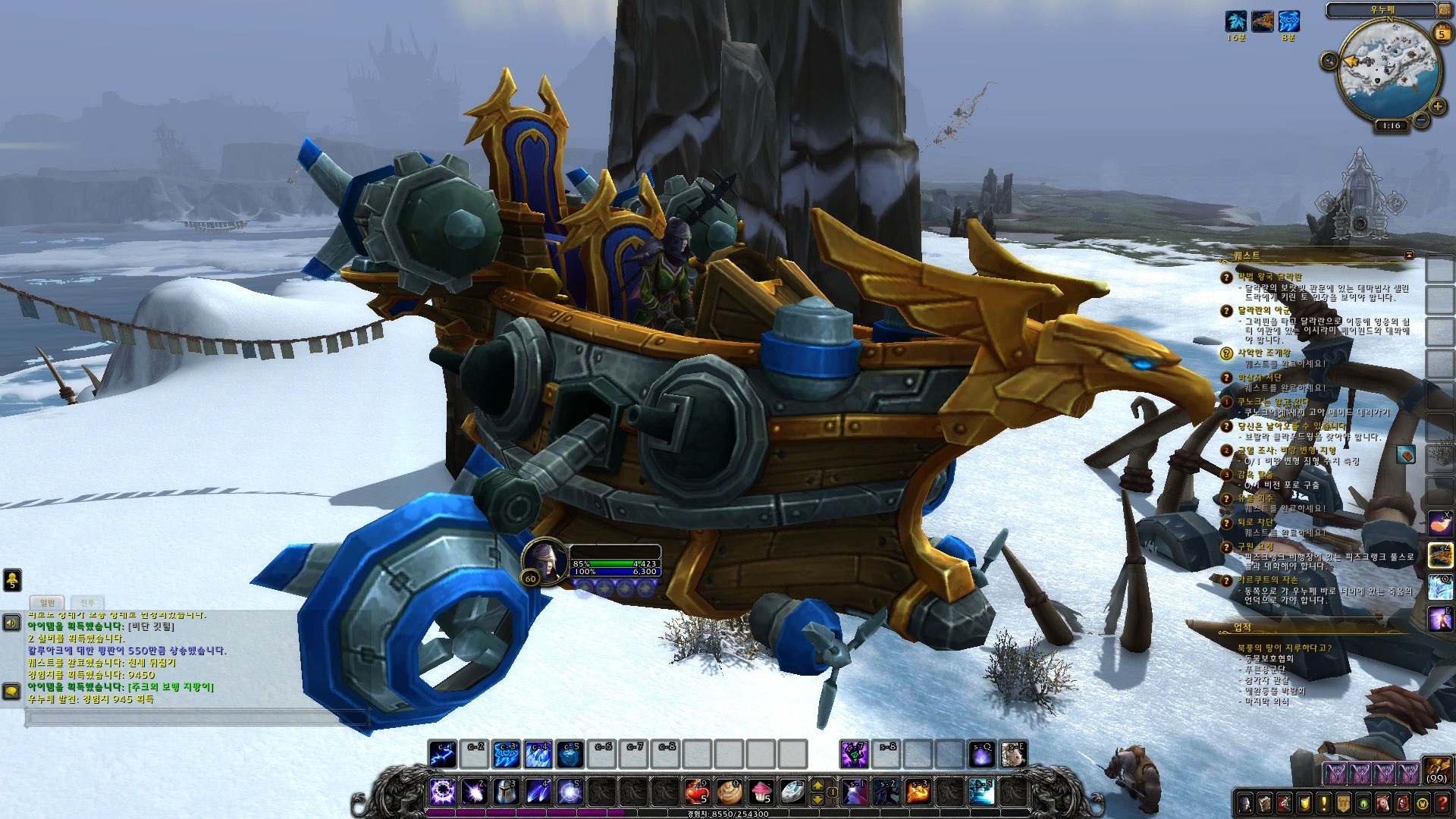Zoom in the minimap with plus button
This screenshot has height=819, width=1456.
1436,106
